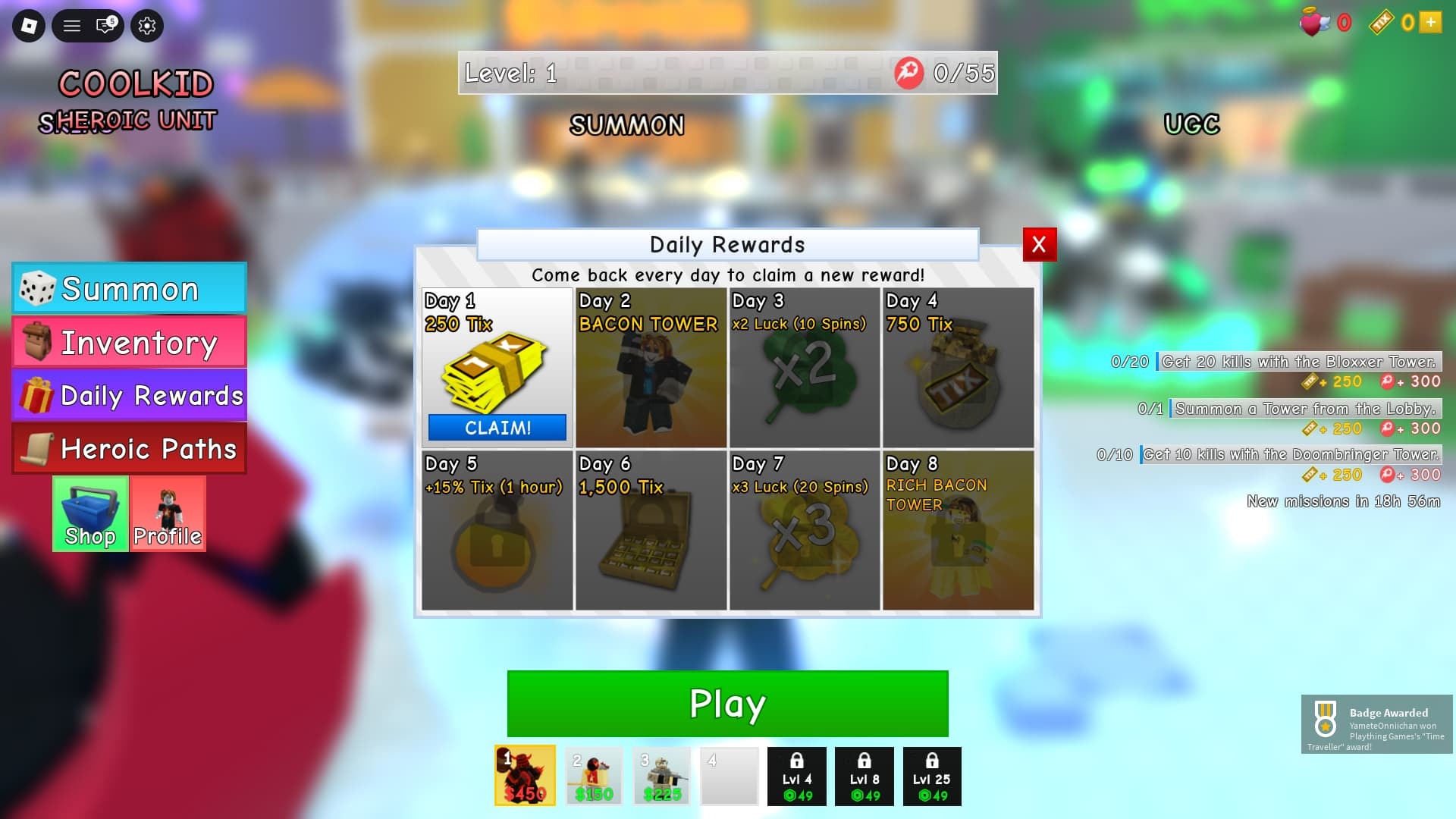
Task: Open the Summon menu with the dice icon
Action: pos(129,288)
